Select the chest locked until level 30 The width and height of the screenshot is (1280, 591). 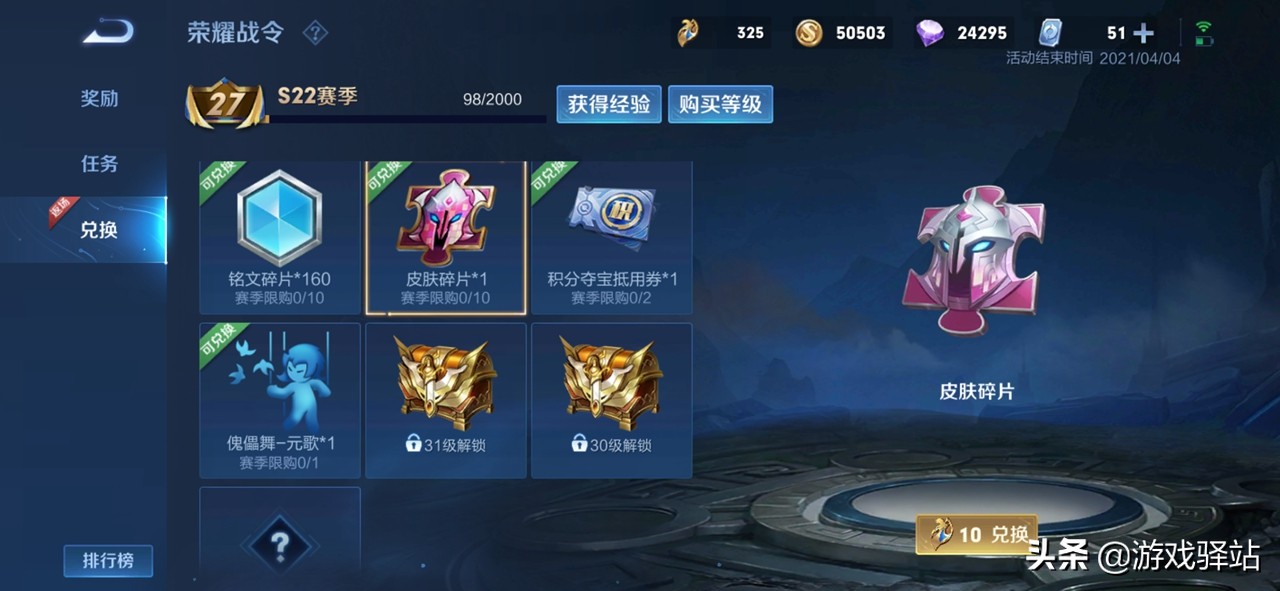click(x=612, y=400)
